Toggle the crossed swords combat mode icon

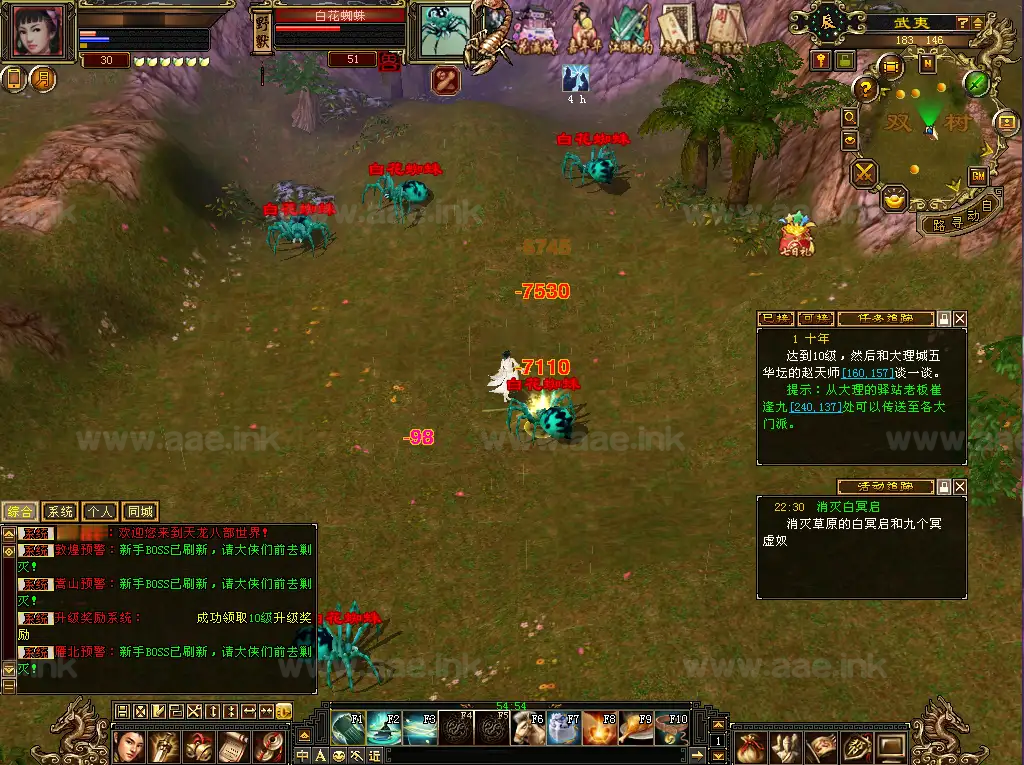tap(863, 173)
